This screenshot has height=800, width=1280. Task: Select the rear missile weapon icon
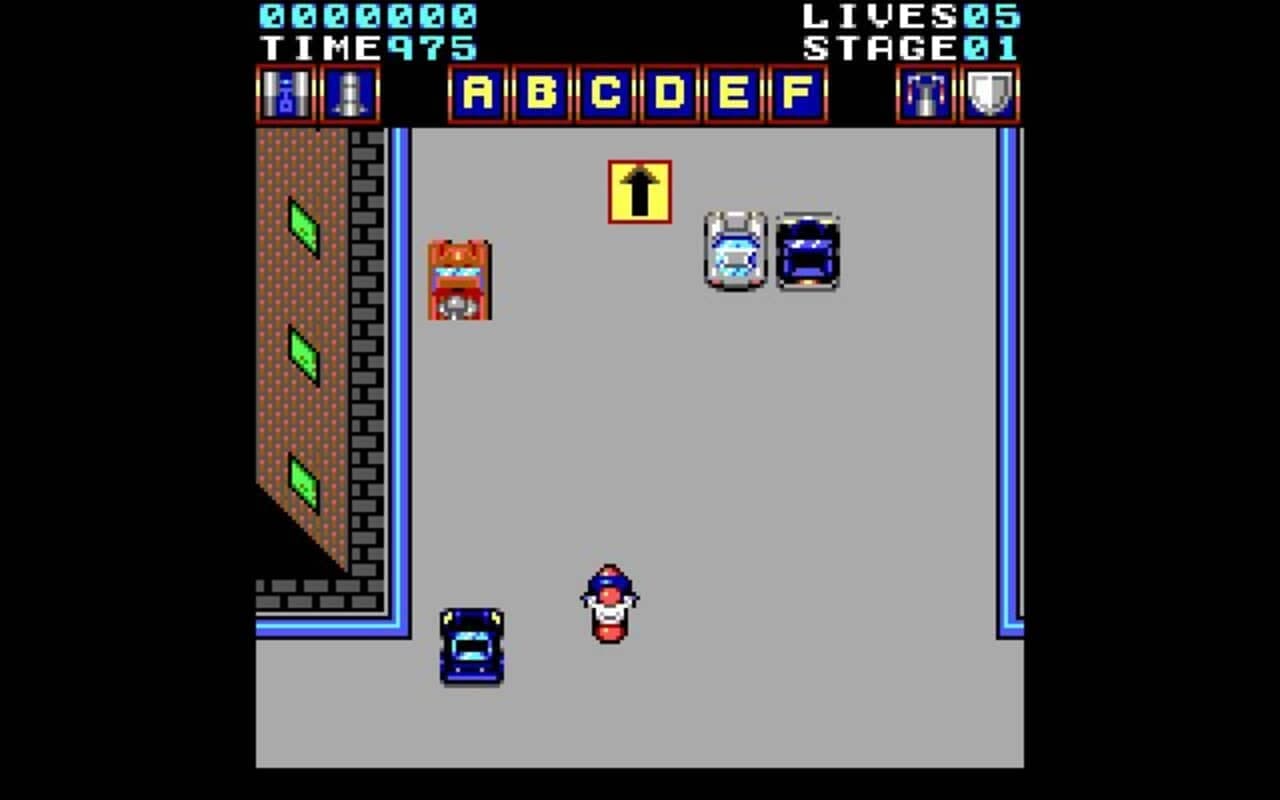click(350, 95)
